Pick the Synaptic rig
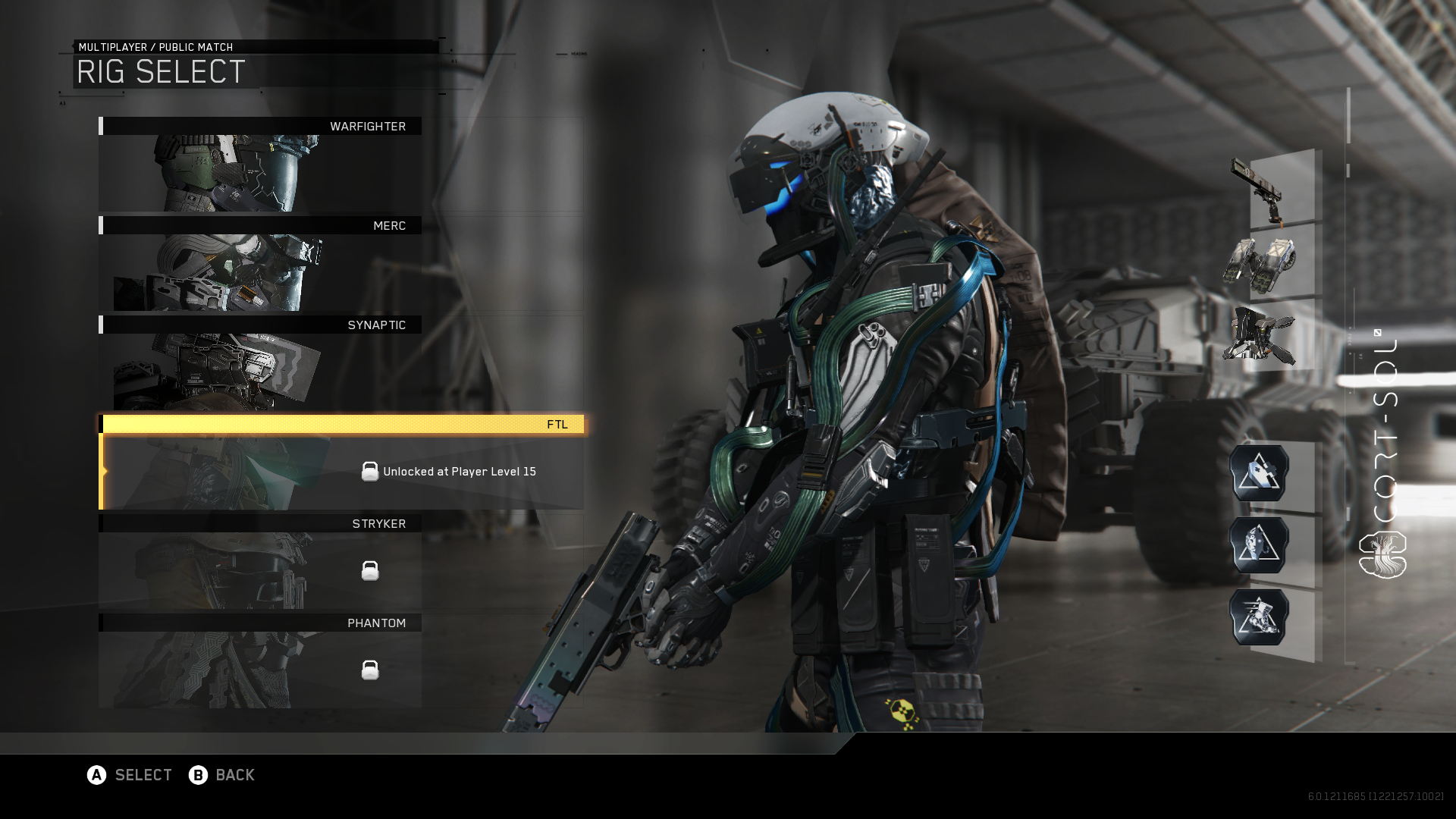Viewport: 1456px width, 819px height. [x=260, y=363]
